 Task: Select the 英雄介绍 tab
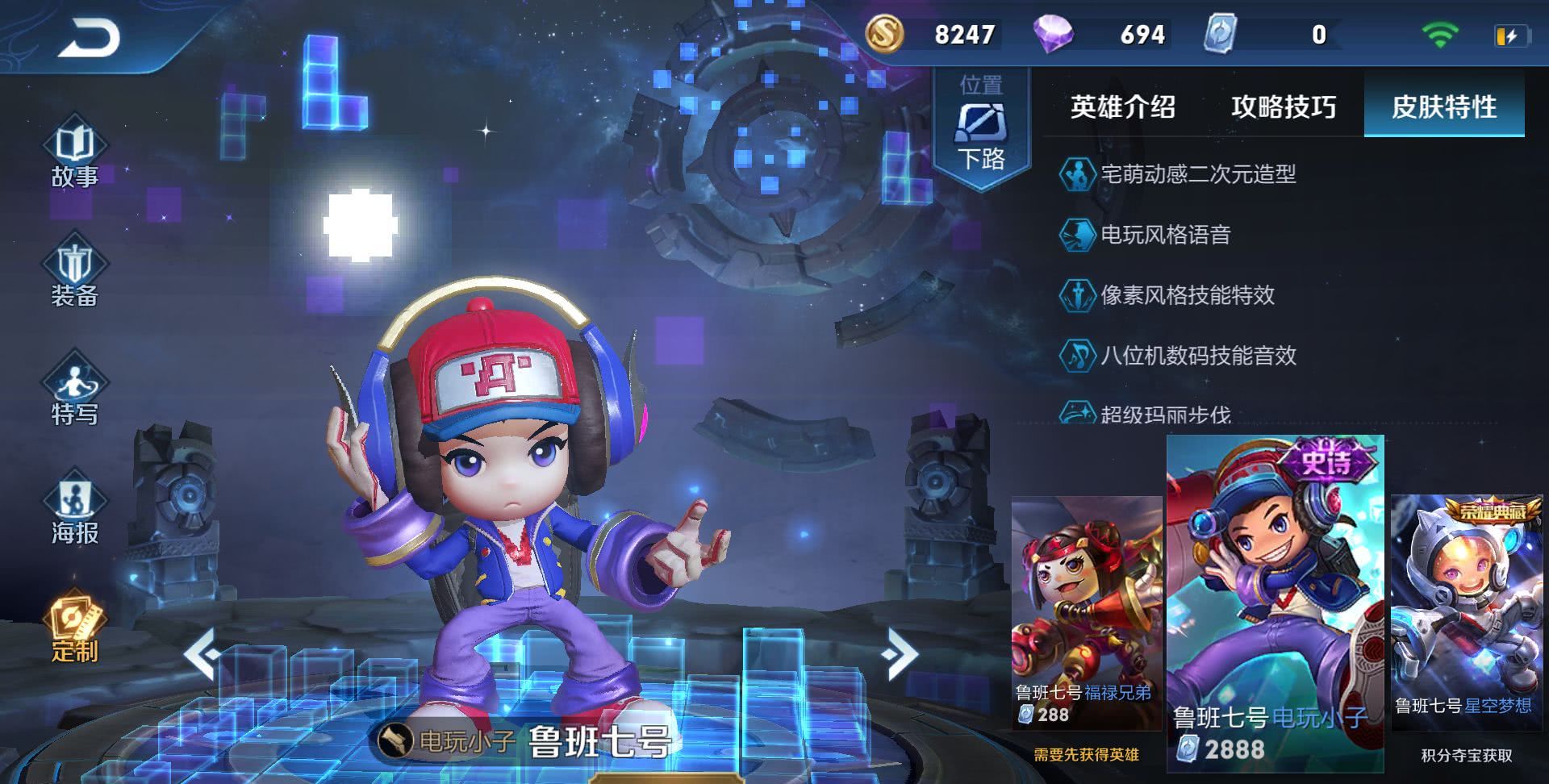coord(1121,107)
